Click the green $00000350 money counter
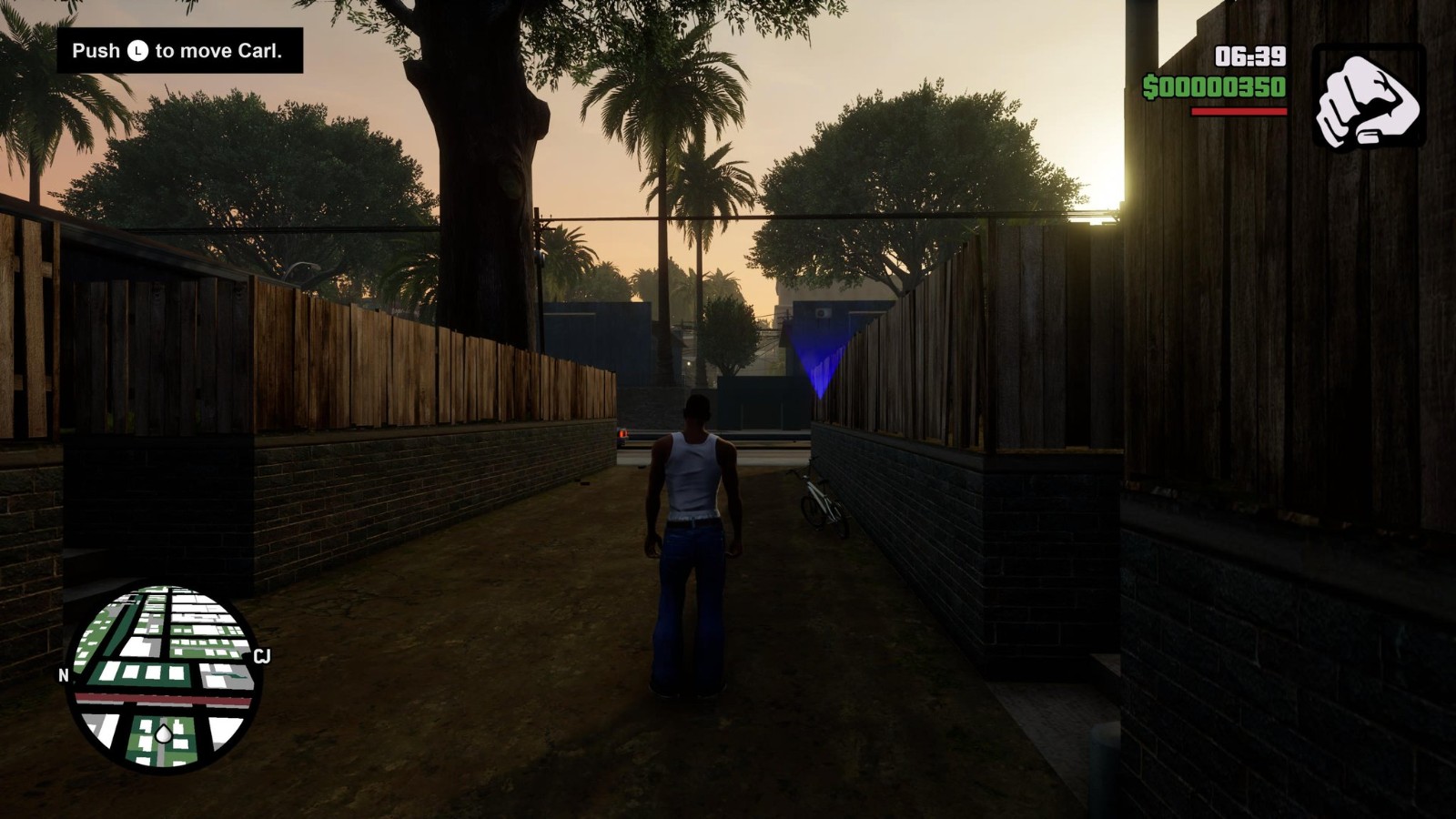 pyautogui.click(x=1216, y=87)
